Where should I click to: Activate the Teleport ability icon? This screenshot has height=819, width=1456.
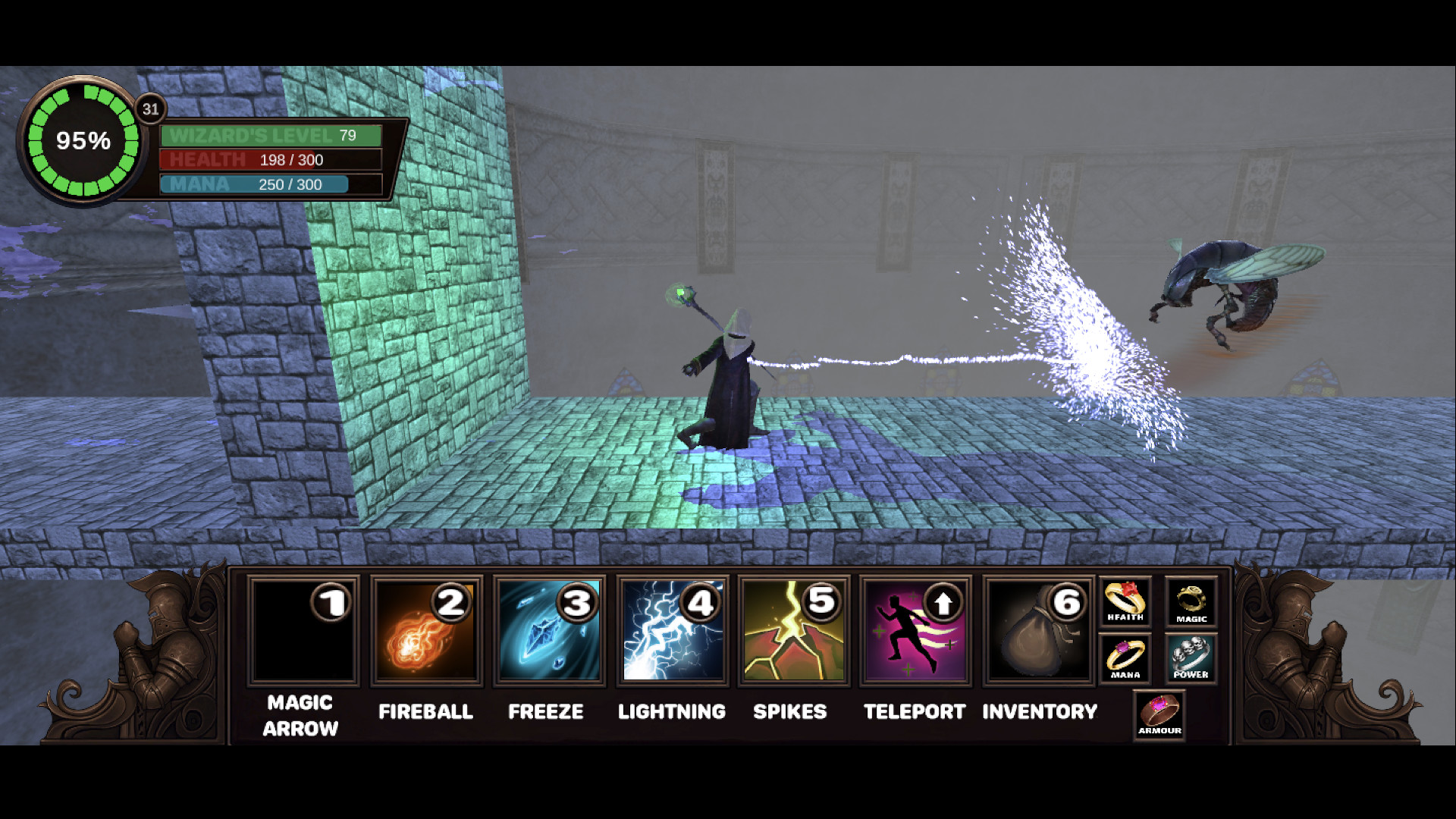[x=915, y=629]
